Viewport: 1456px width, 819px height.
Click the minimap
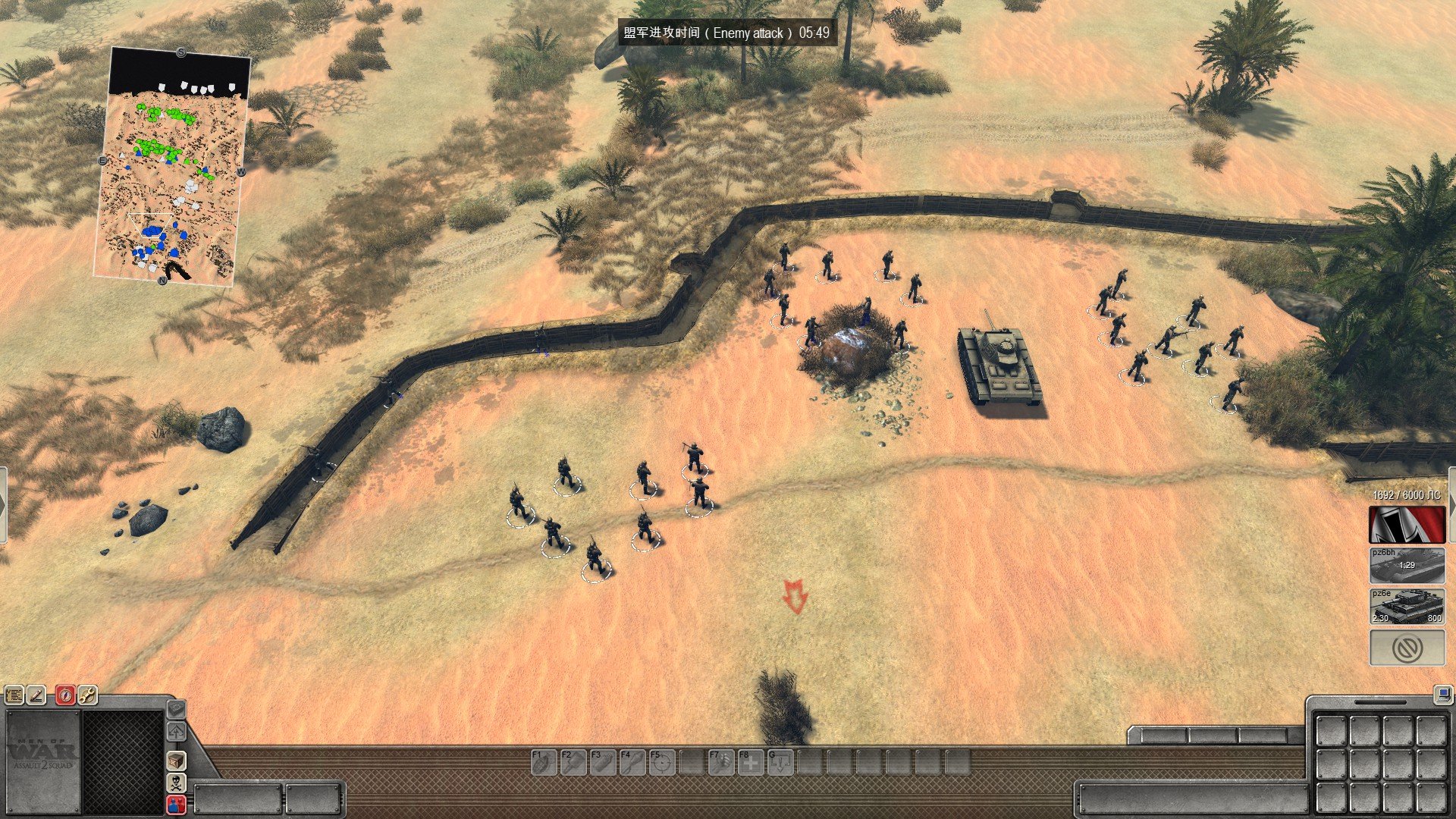click(x=173, y=167)
